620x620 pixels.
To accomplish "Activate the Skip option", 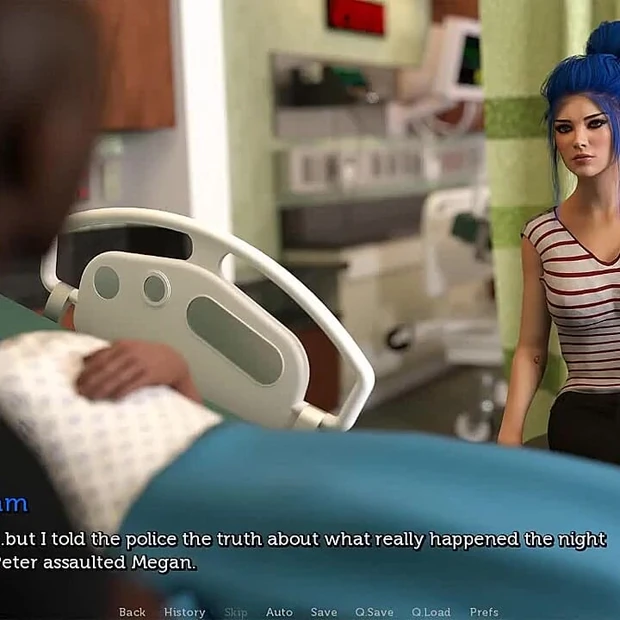I will click(235, 612).
